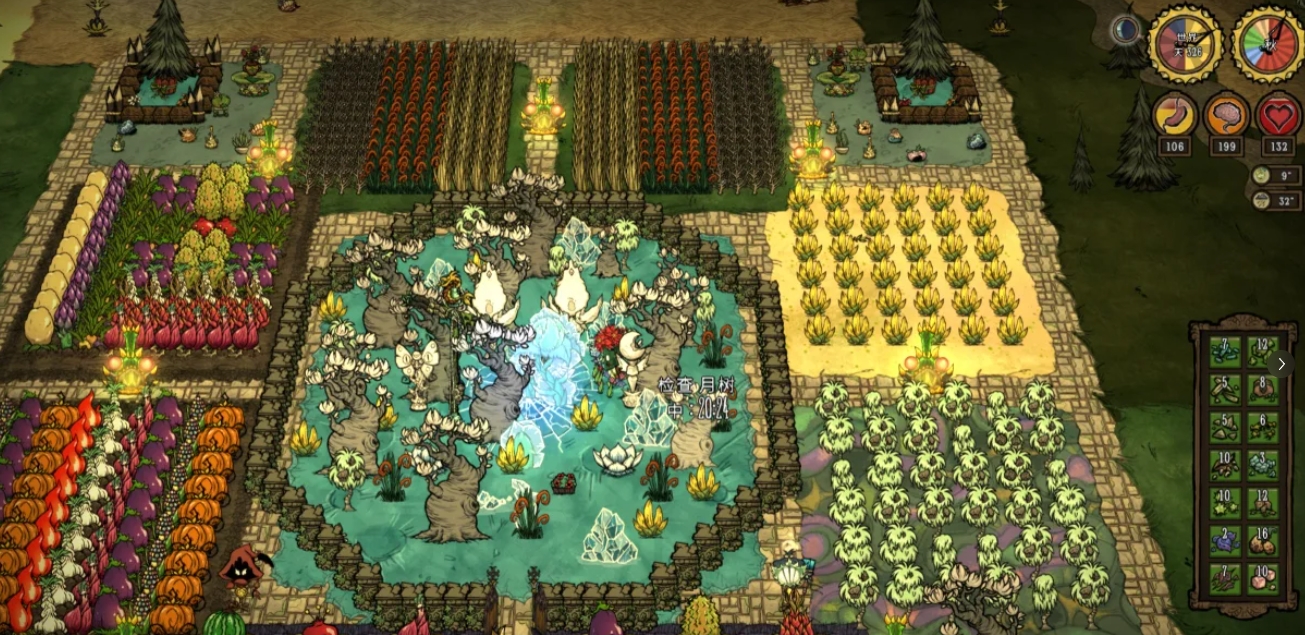This screenshot has width=1305, height=635.
Task: Click the round right-arrow overlay button
Action: click(x=1281, y=364)
